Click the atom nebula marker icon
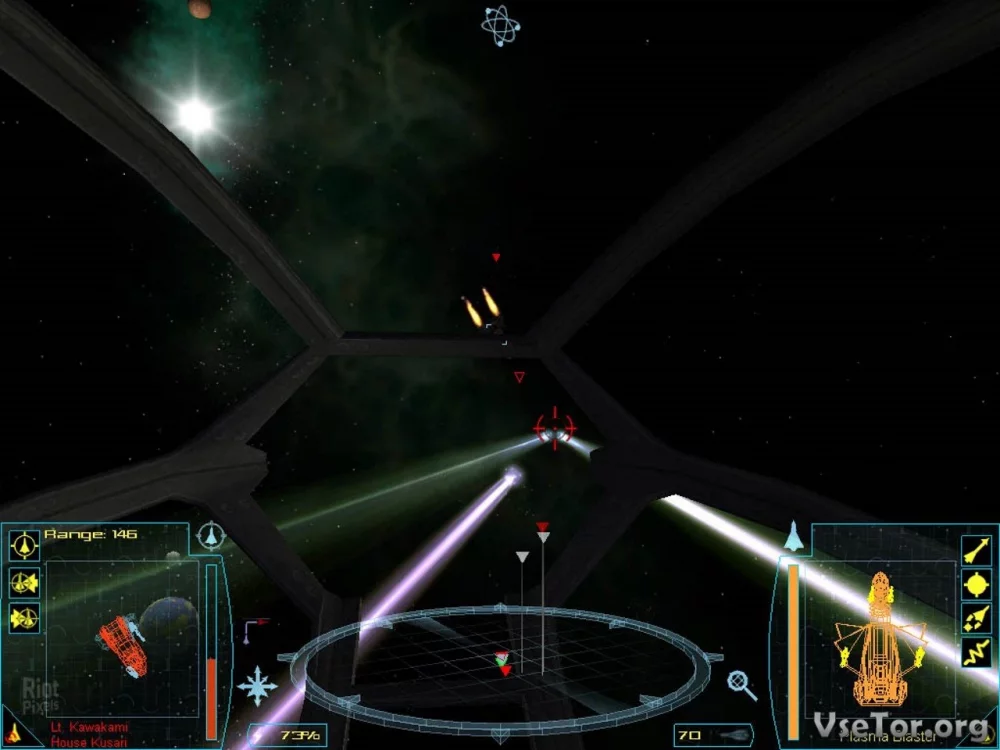Screen dimensions: 1000x750 click(500, 25)
